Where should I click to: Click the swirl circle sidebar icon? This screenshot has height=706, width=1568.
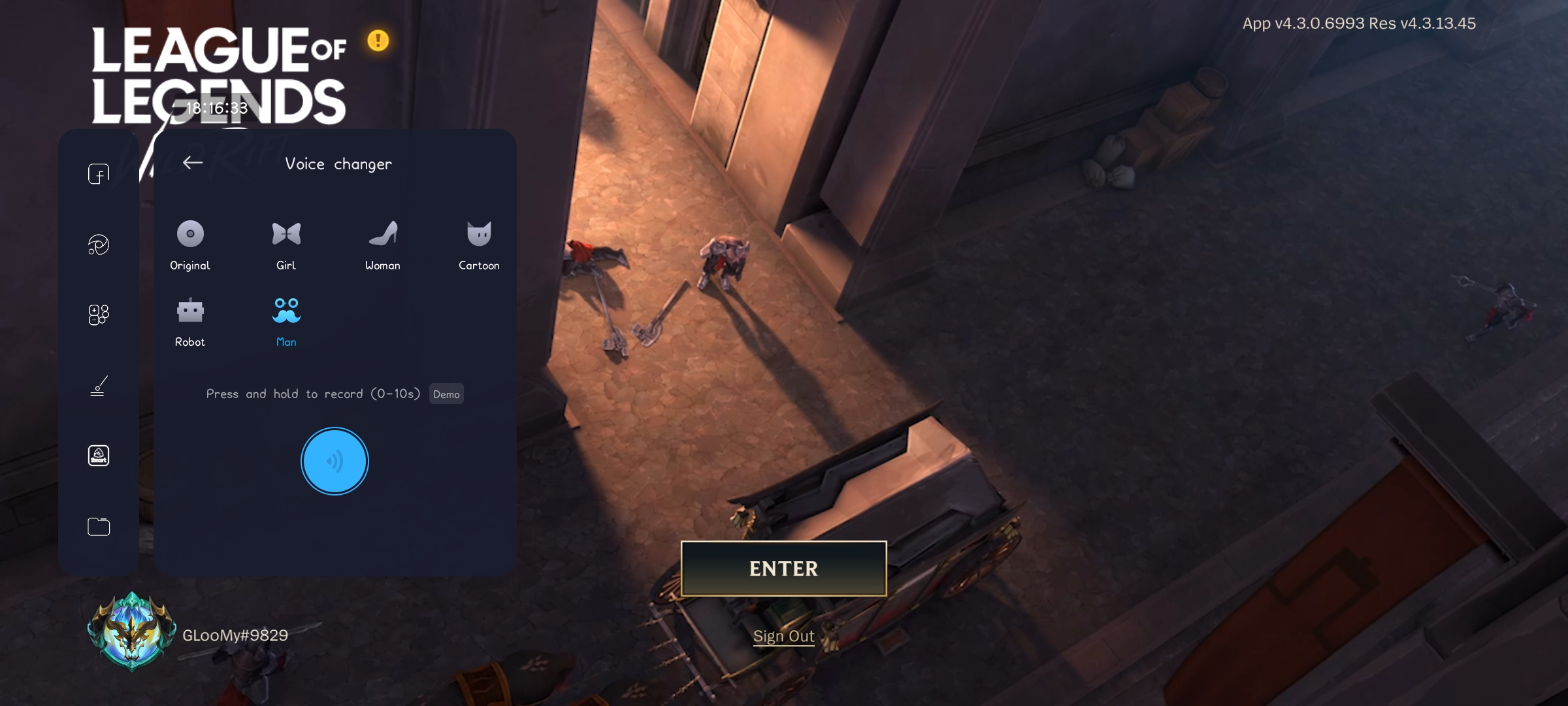(x=99, y=244)
